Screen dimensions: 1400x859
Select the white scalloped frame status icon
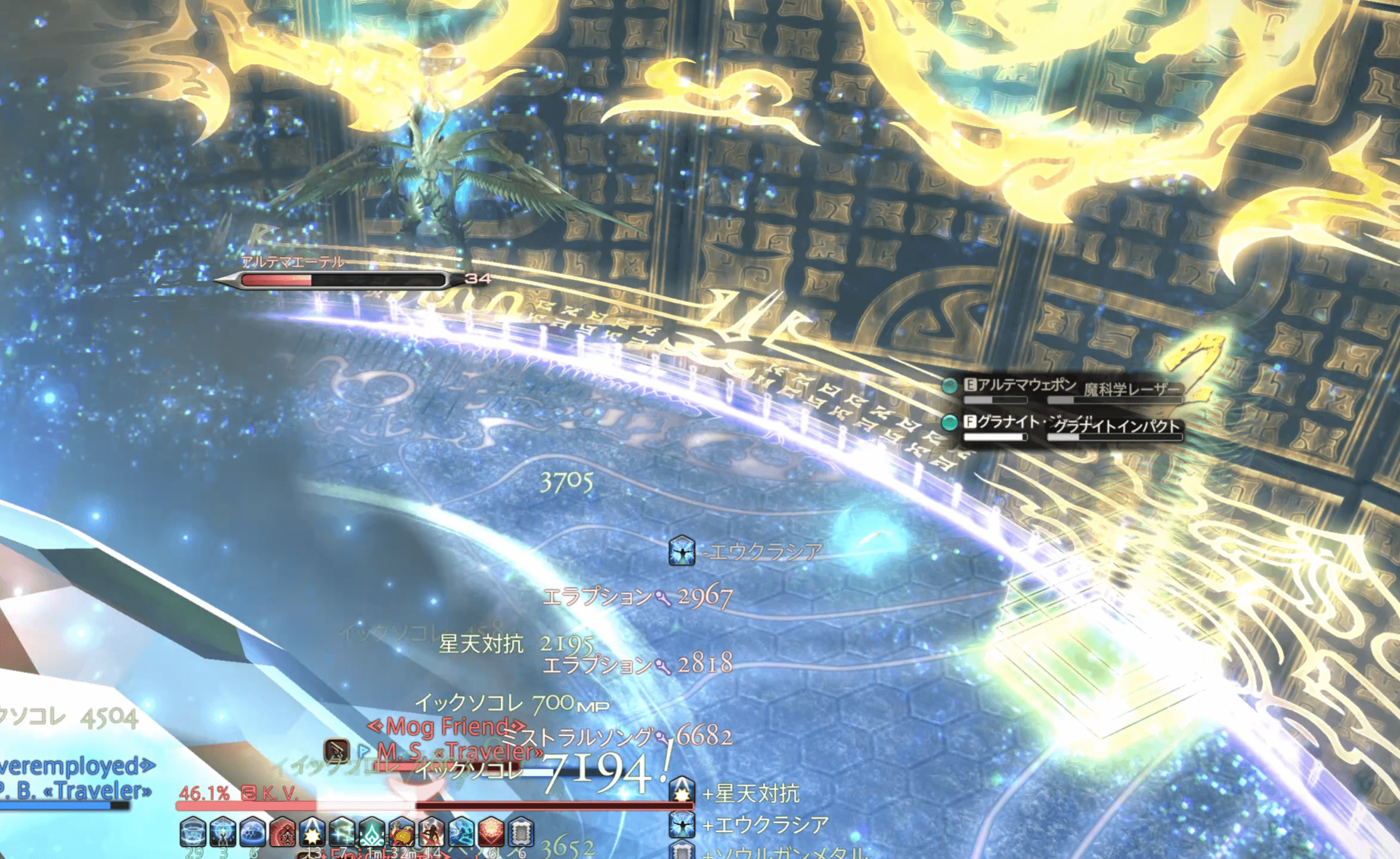(x=521, y=832)
